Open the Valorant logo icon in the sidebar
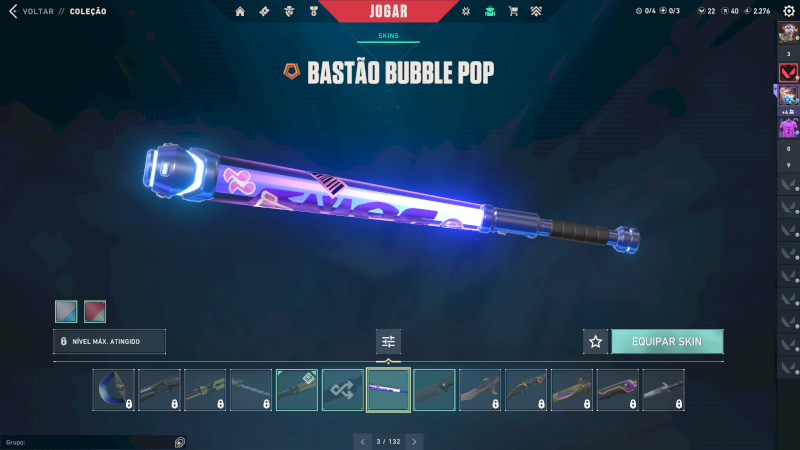This screenshot has width=800, height=450. click(788, 73)
